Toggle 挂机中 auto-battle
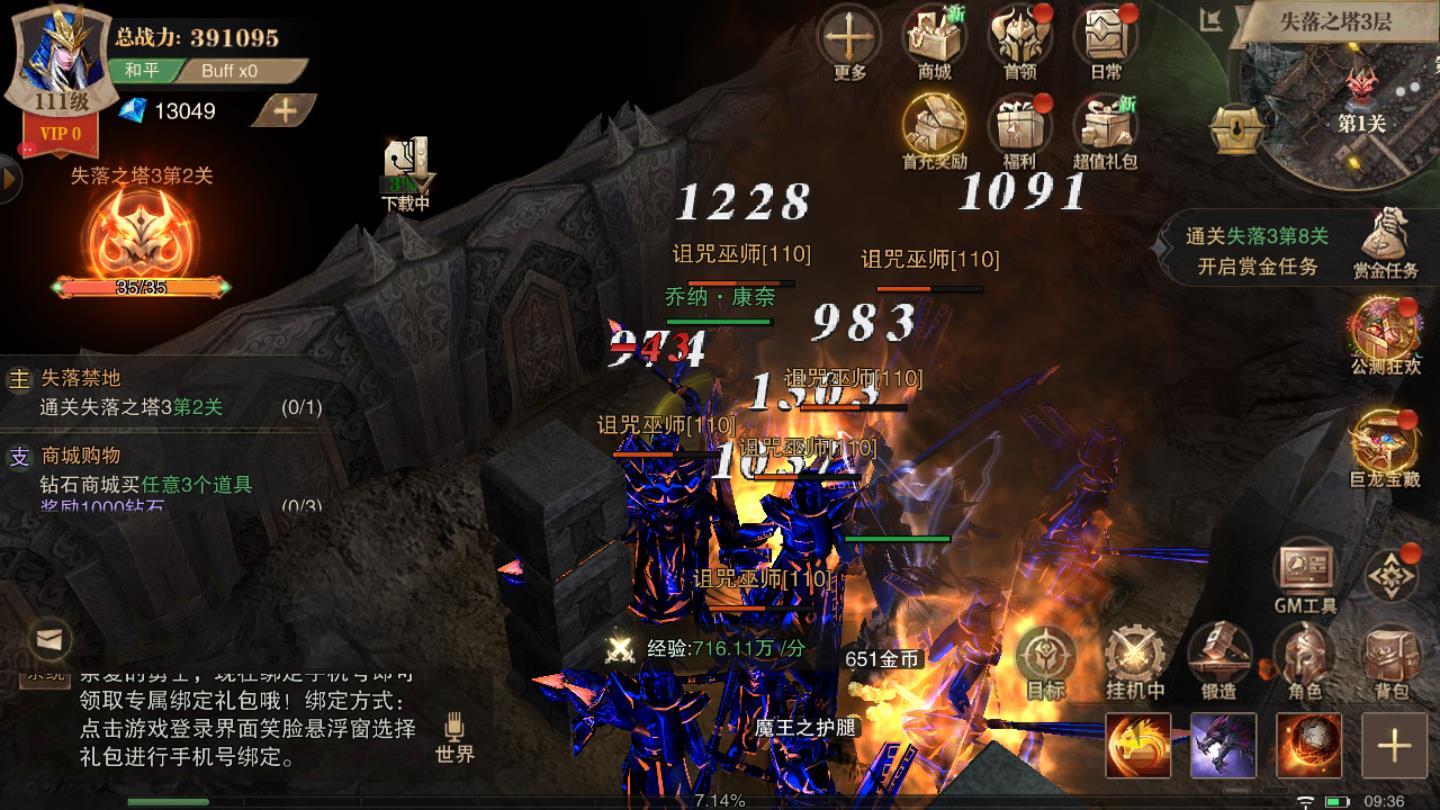This screenshot has width=1440, height=810. 1134,658
